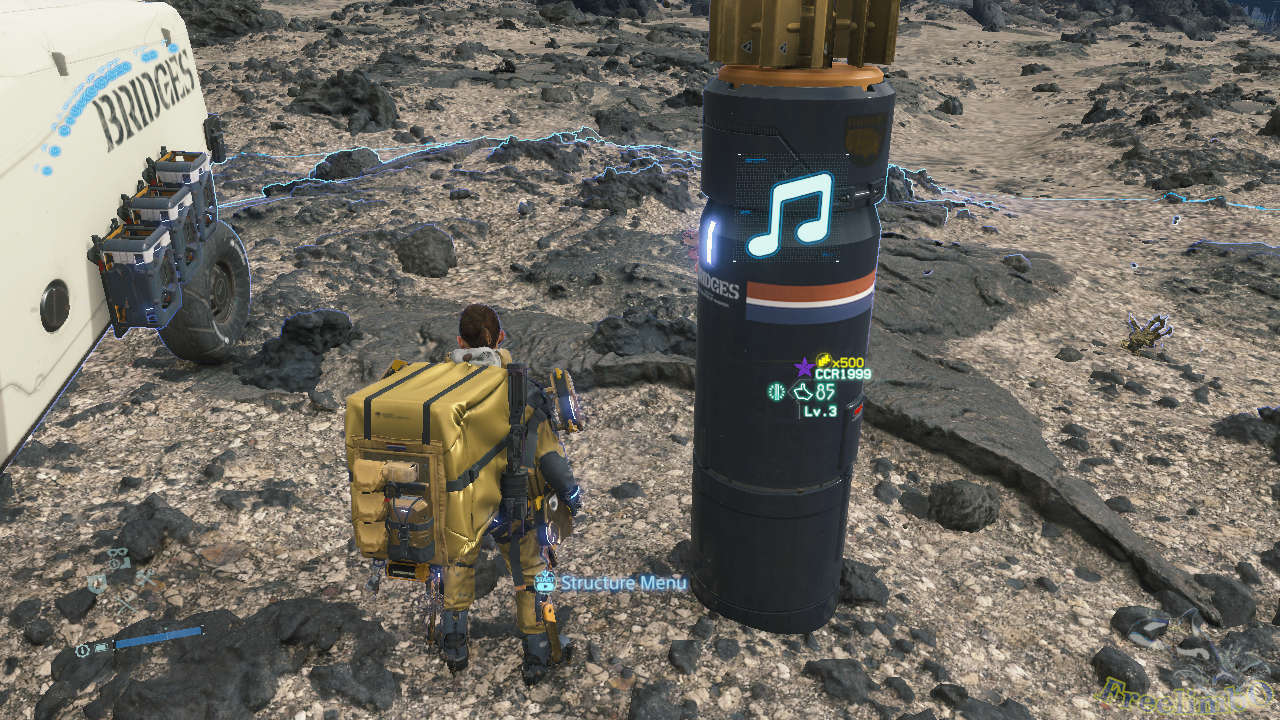Select the purple star favorite icon
Screen dimensions: 1280x720
click(802, 367)
